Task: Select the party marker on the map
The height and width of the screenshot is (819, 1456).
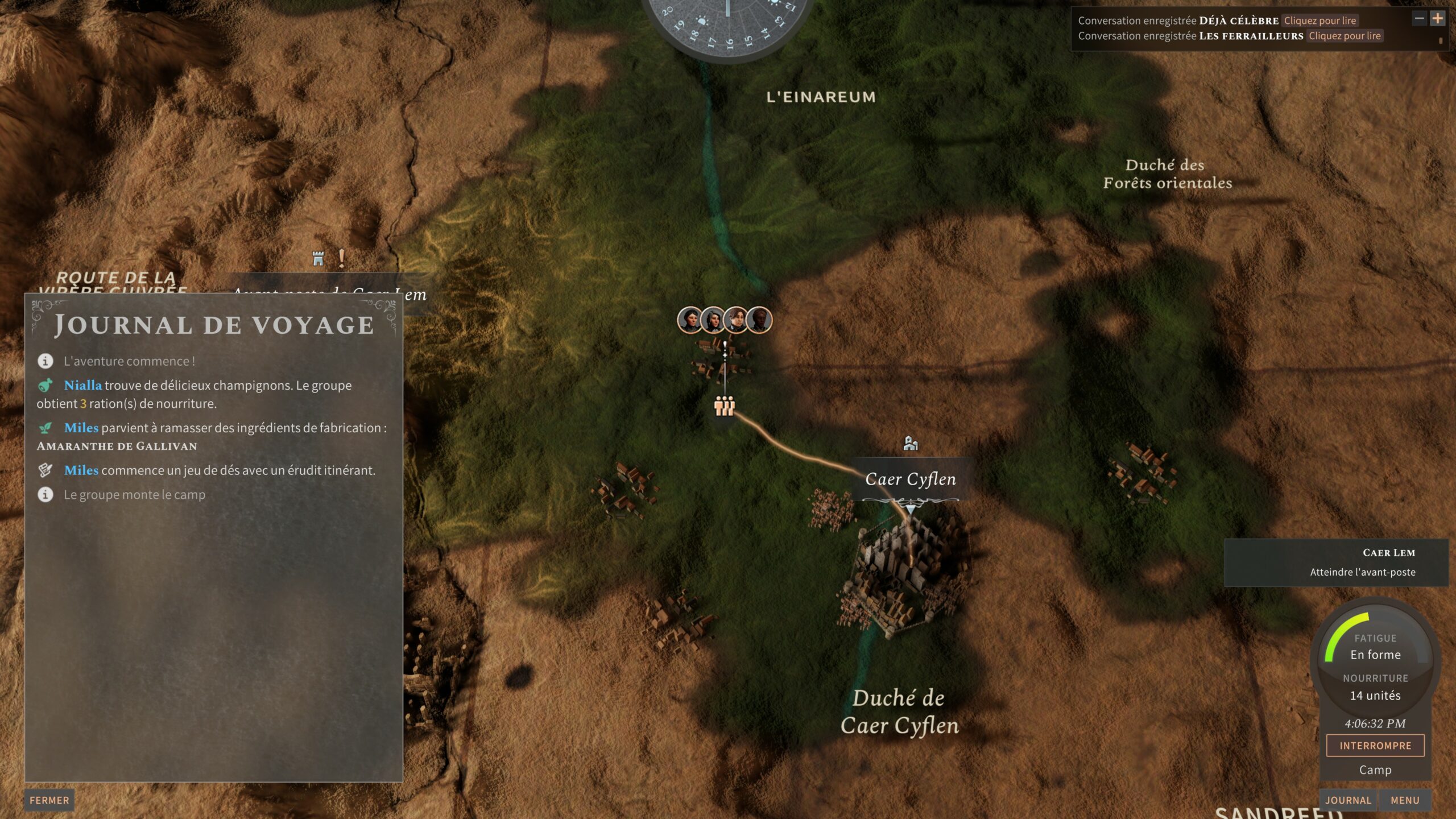Action: click(x=725, y=406)
